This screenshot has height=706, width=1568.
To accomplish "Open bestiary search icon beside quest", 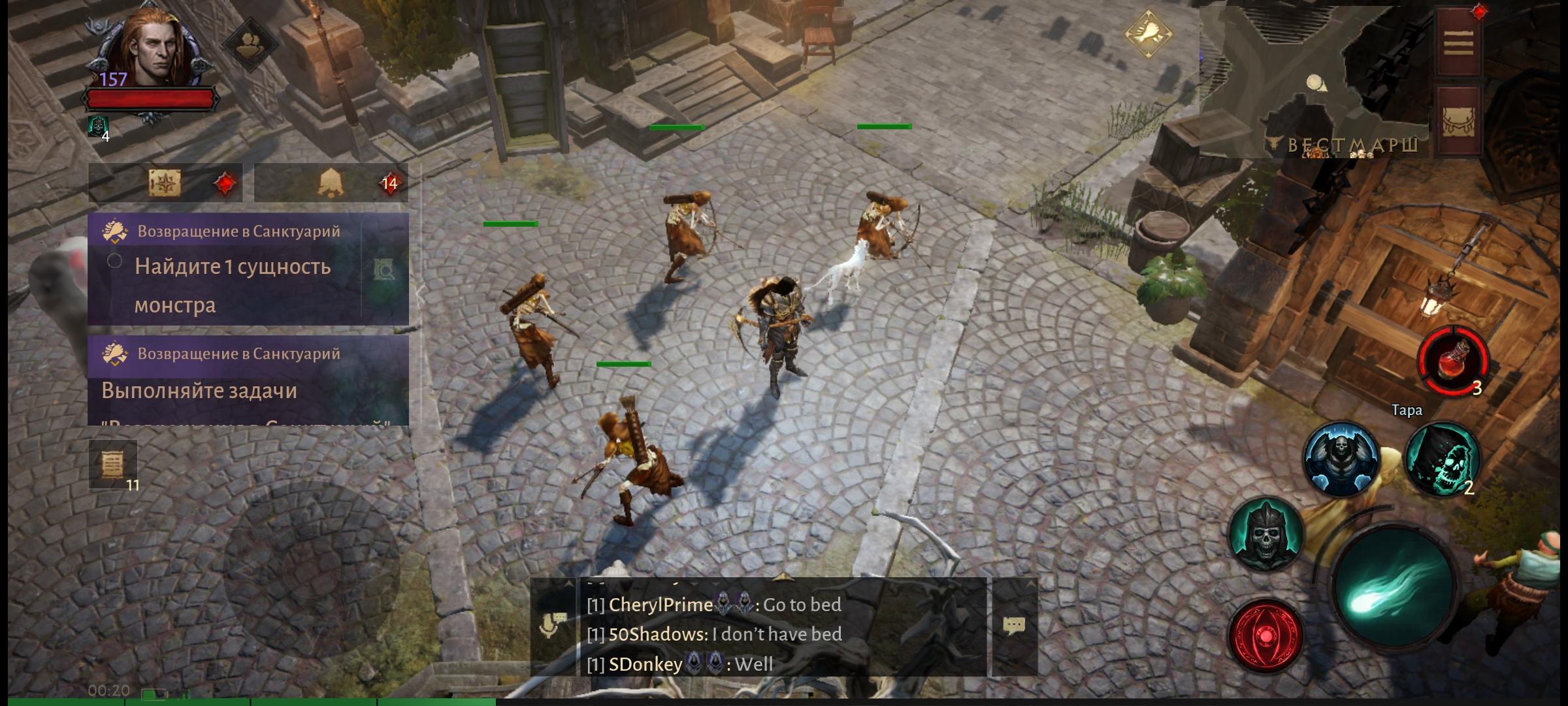I will (384, 270).
